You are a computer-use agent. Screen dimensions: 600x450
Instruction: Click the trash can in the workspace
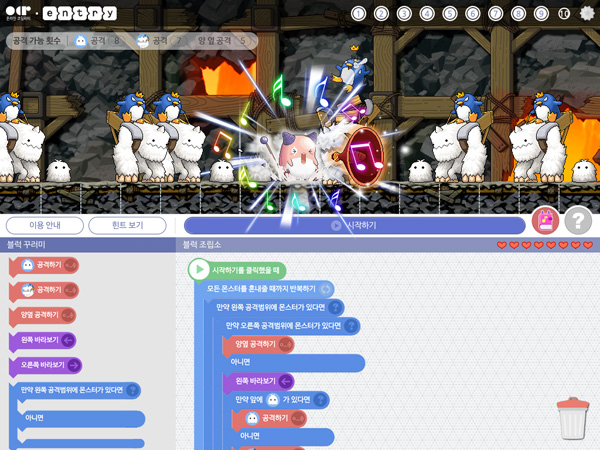572,418
